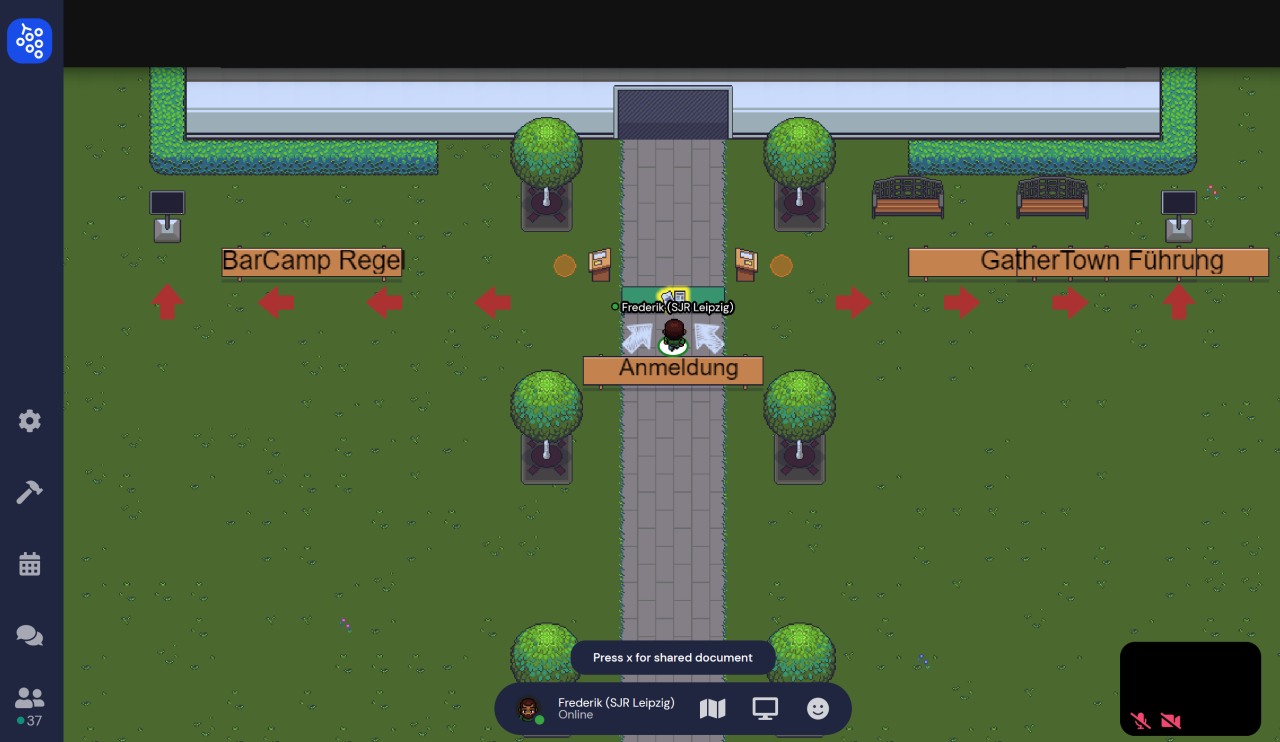This screenshot has height=742, width=1280.
Task: Open the emote picker smiley
Action: (x=817, y=708)
